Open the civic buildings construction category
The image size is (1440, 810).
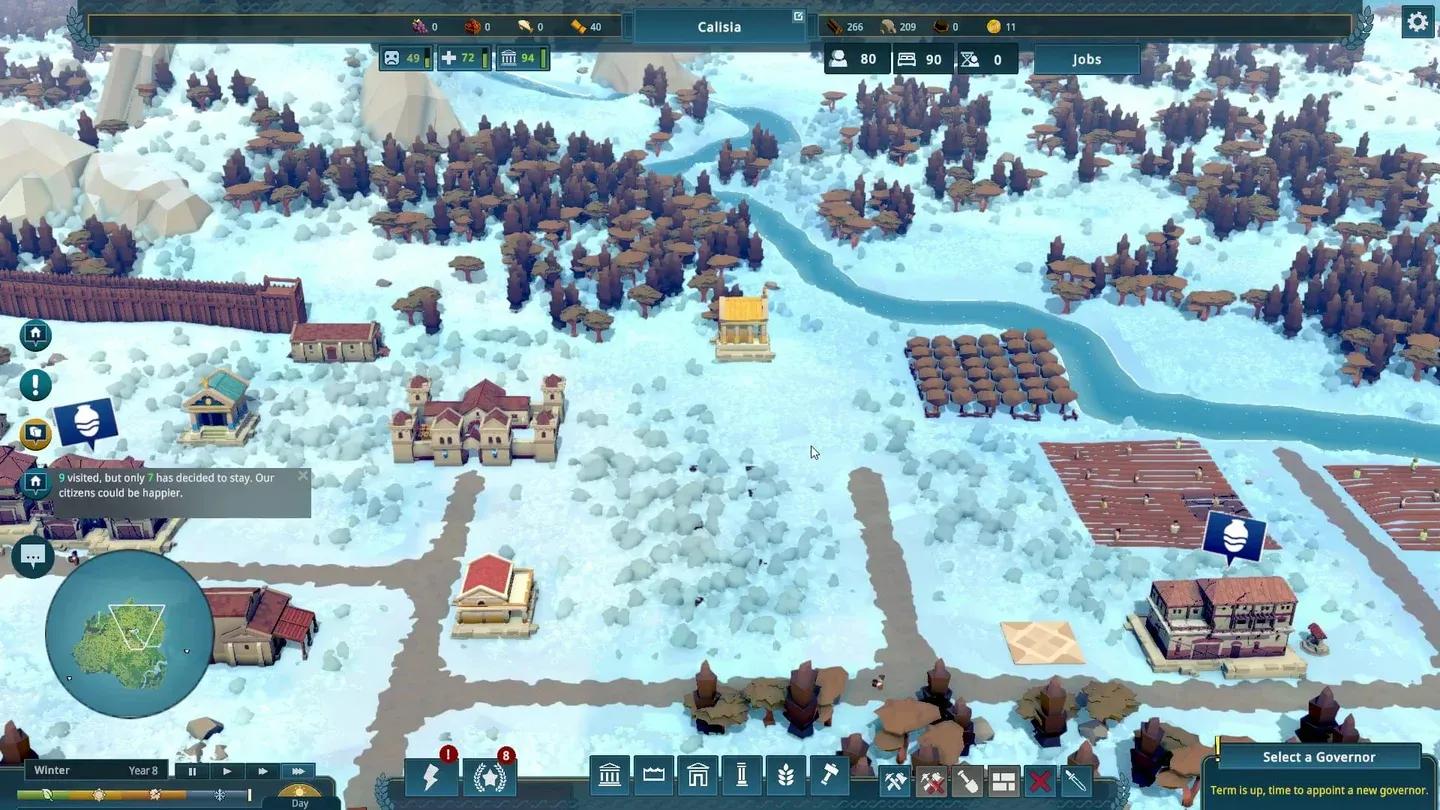[x=609, y=775]
